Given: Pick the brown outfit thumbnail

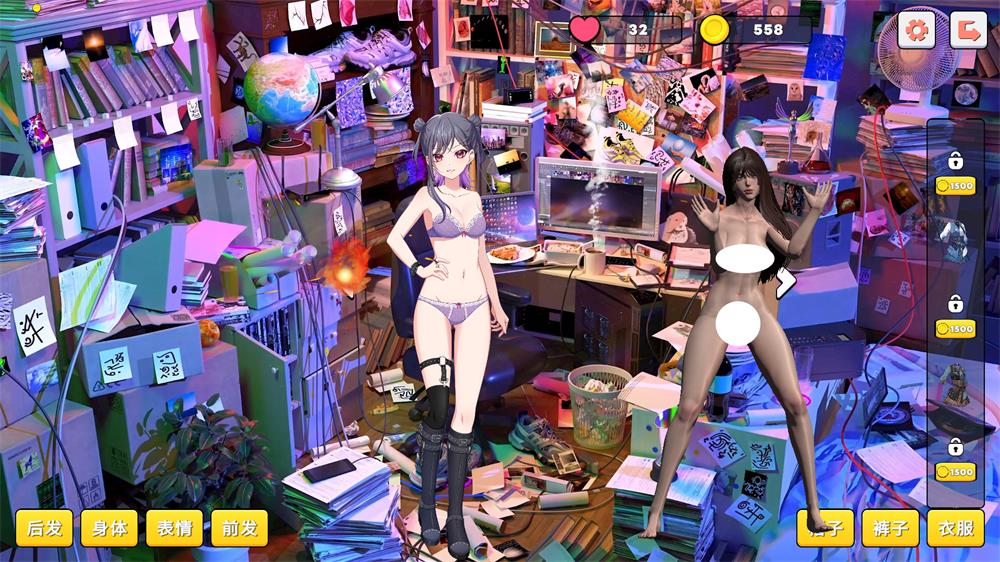Looking at the screenshot, I should [955, 385].
